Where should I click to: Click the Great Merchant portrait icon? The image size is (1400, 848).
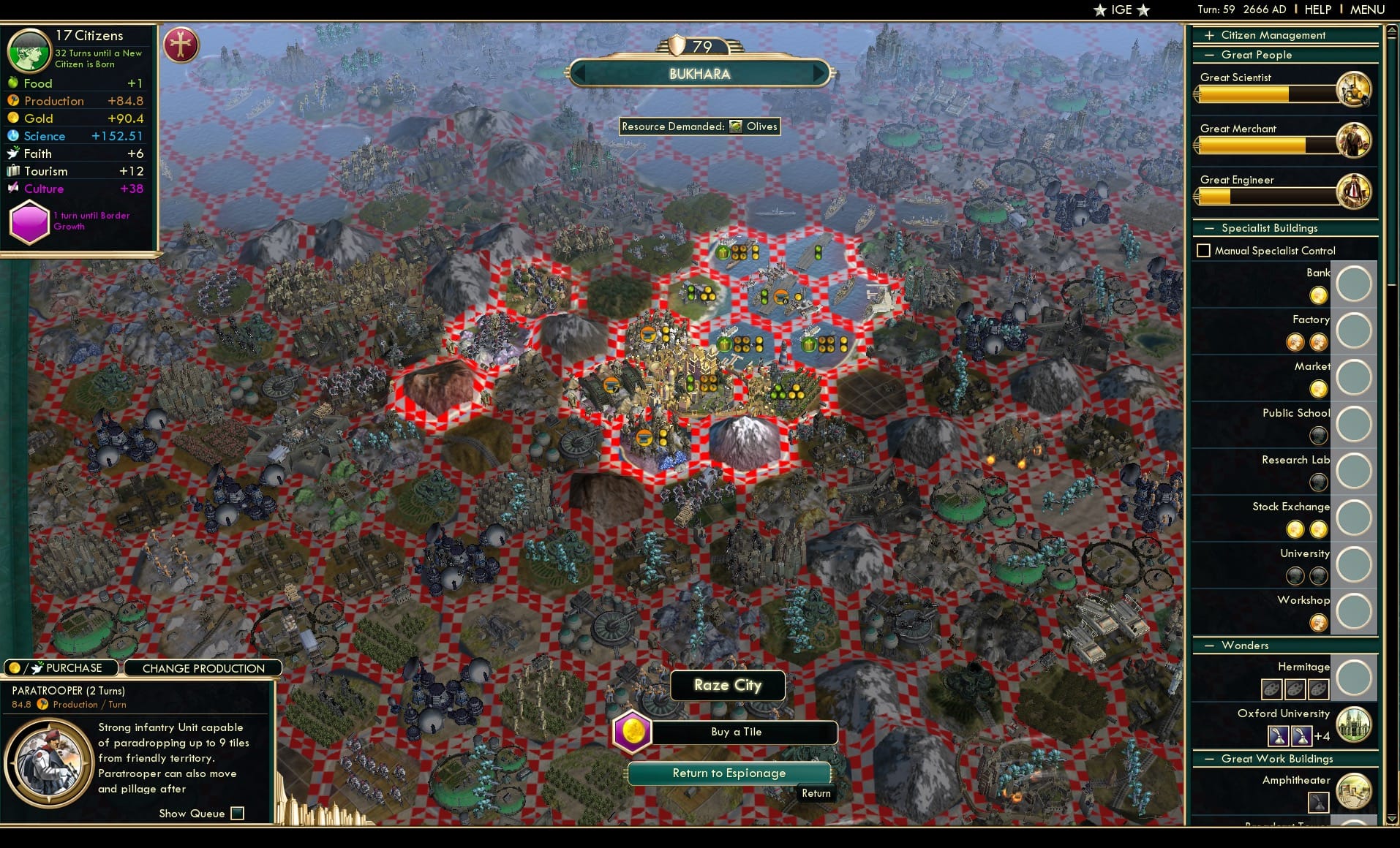(x=1355, y=140)
